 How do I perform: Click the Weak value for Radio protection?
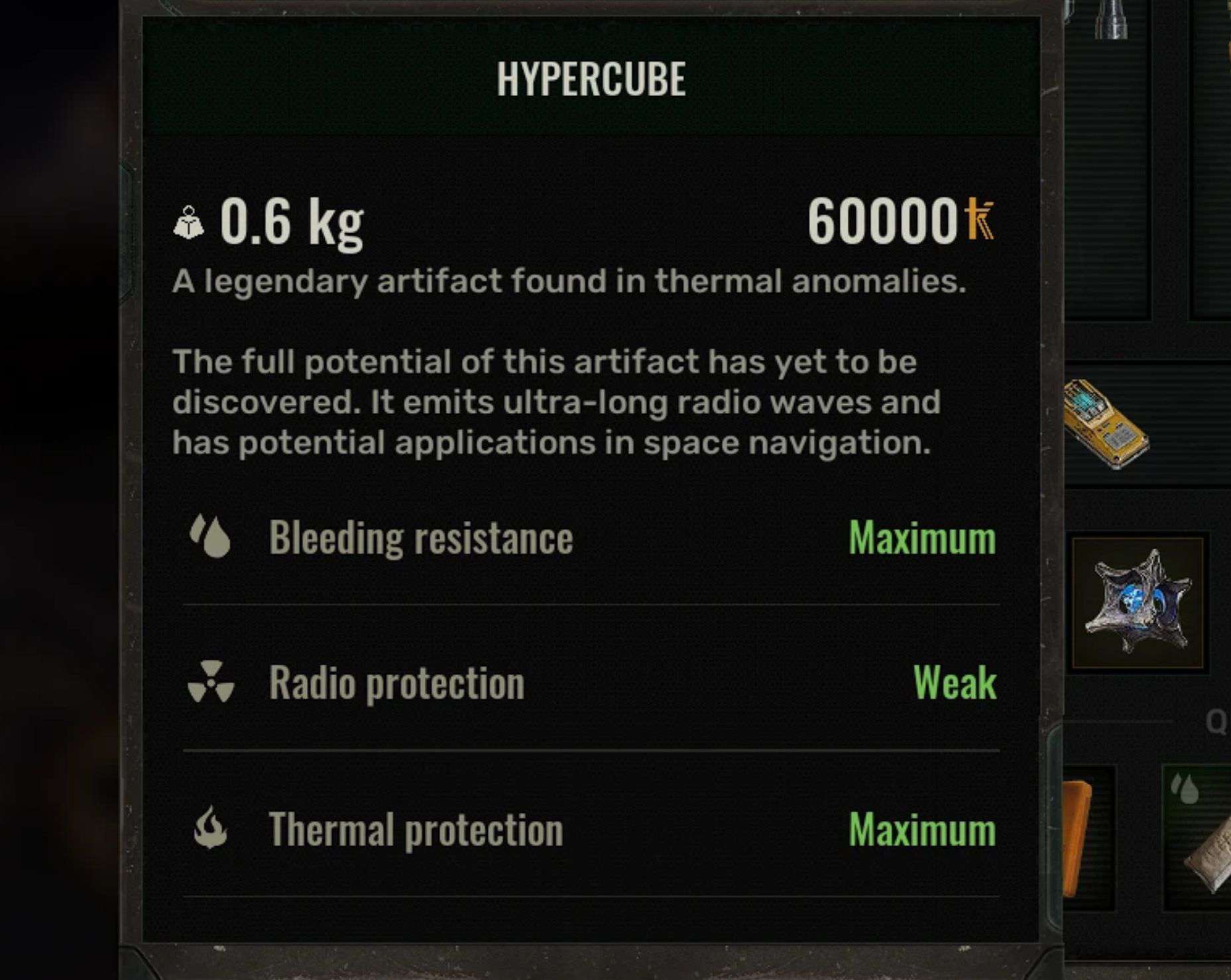point(955,683)
